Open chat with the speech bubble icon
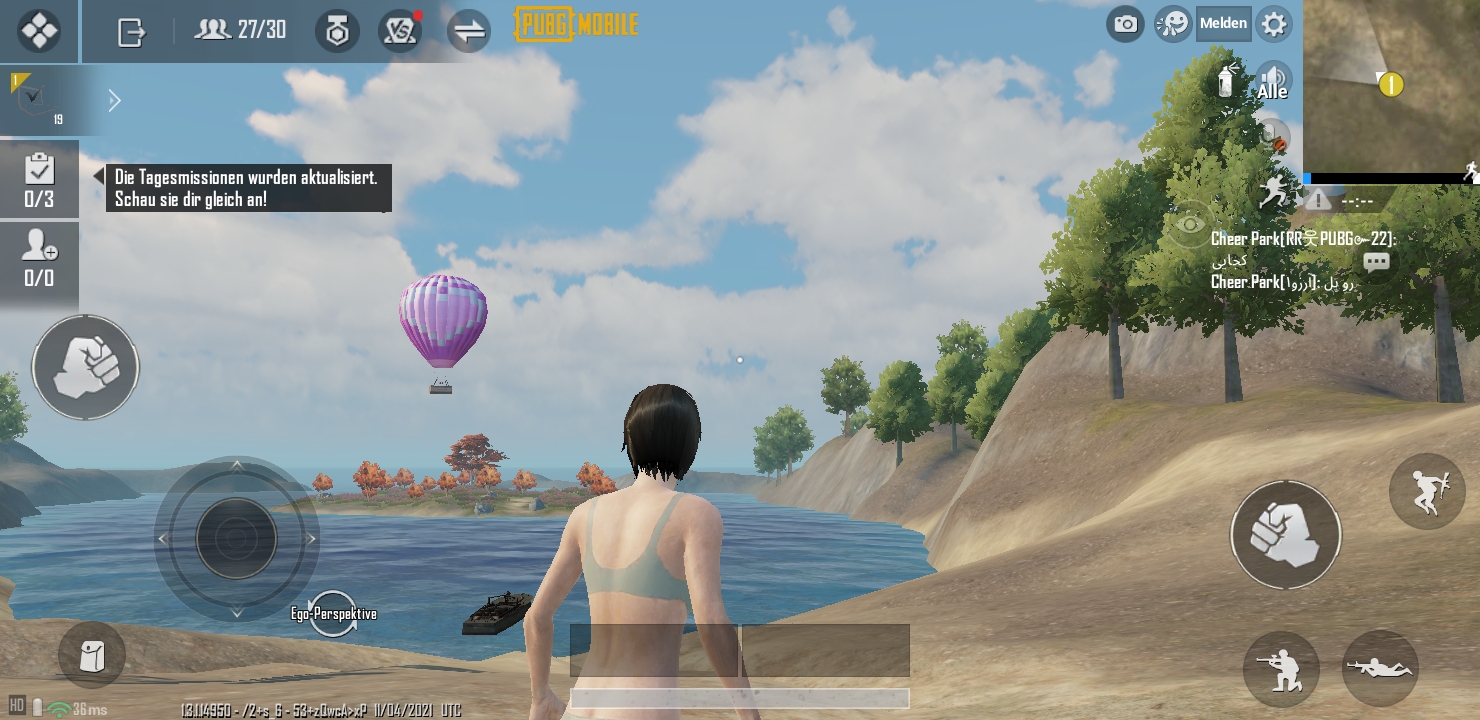 [x=1377, y=263]
